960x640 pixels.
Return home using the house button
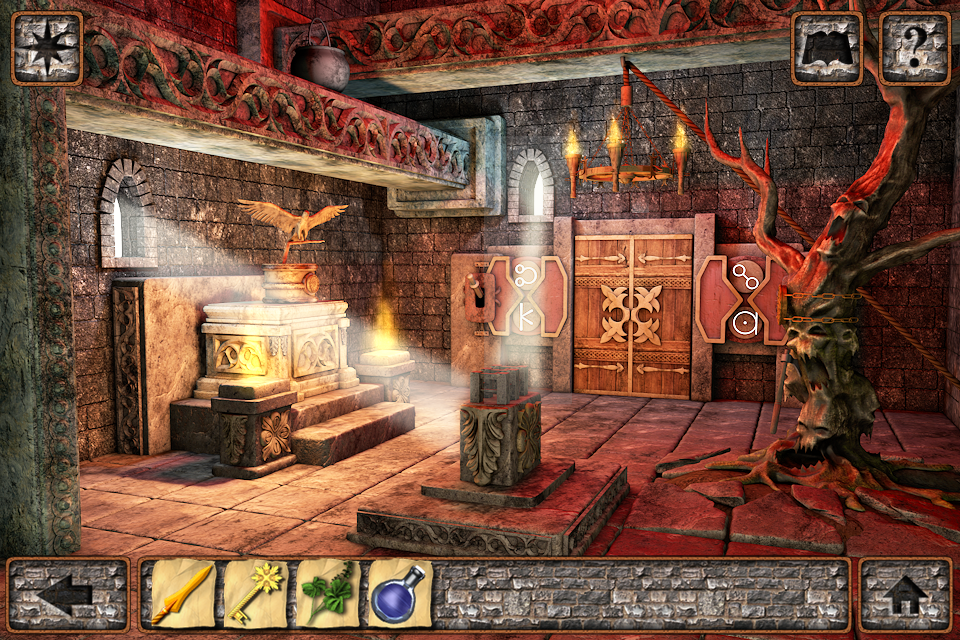[905, 594]
